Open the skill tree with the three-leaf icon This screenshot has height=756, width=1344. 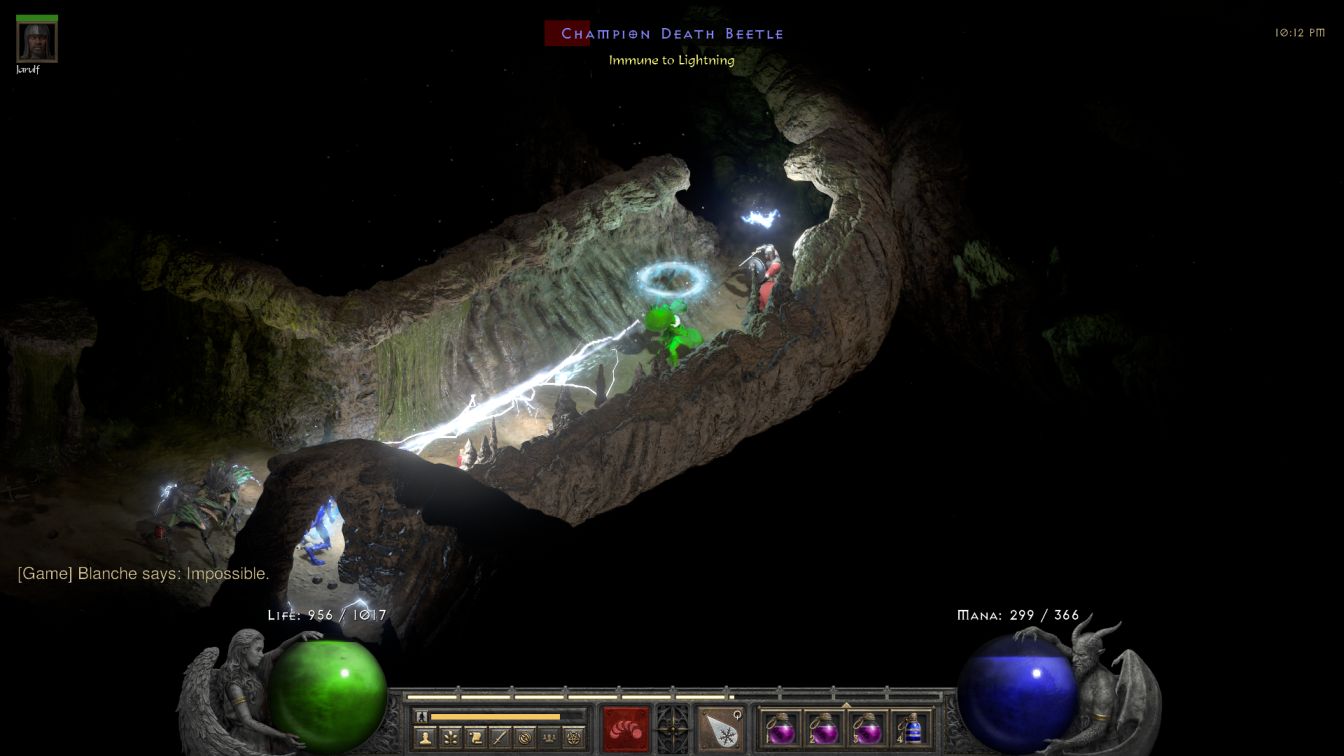click(449, 737)
